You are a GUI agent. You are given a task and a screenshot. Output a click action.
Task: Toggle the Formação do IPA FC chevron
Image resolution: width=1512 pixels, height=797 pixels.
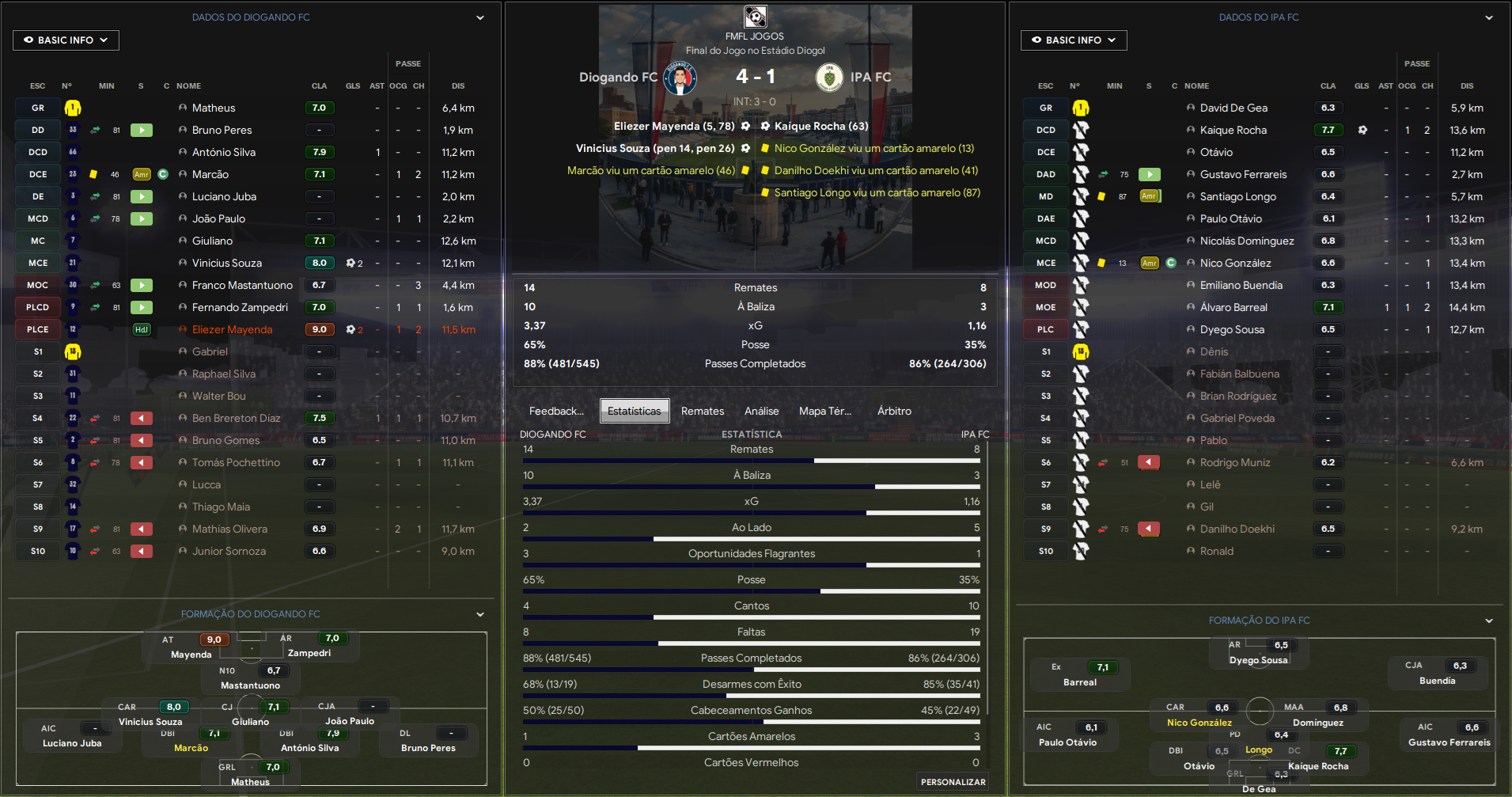click(x=1488, y=621)
